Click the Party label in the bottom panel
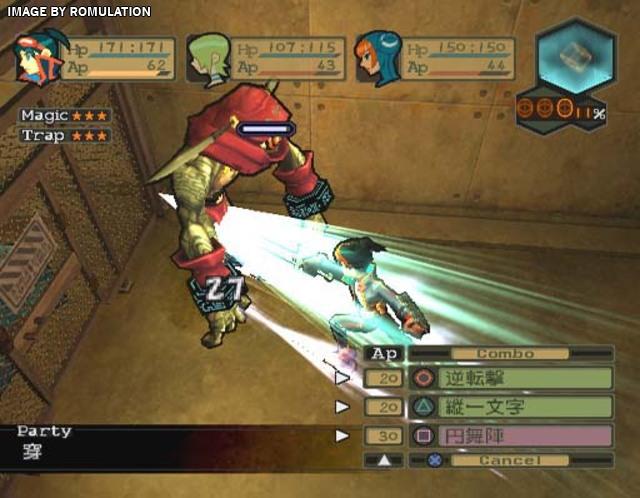Viewport: 640px width, 498px height. [x=44, y=431]
